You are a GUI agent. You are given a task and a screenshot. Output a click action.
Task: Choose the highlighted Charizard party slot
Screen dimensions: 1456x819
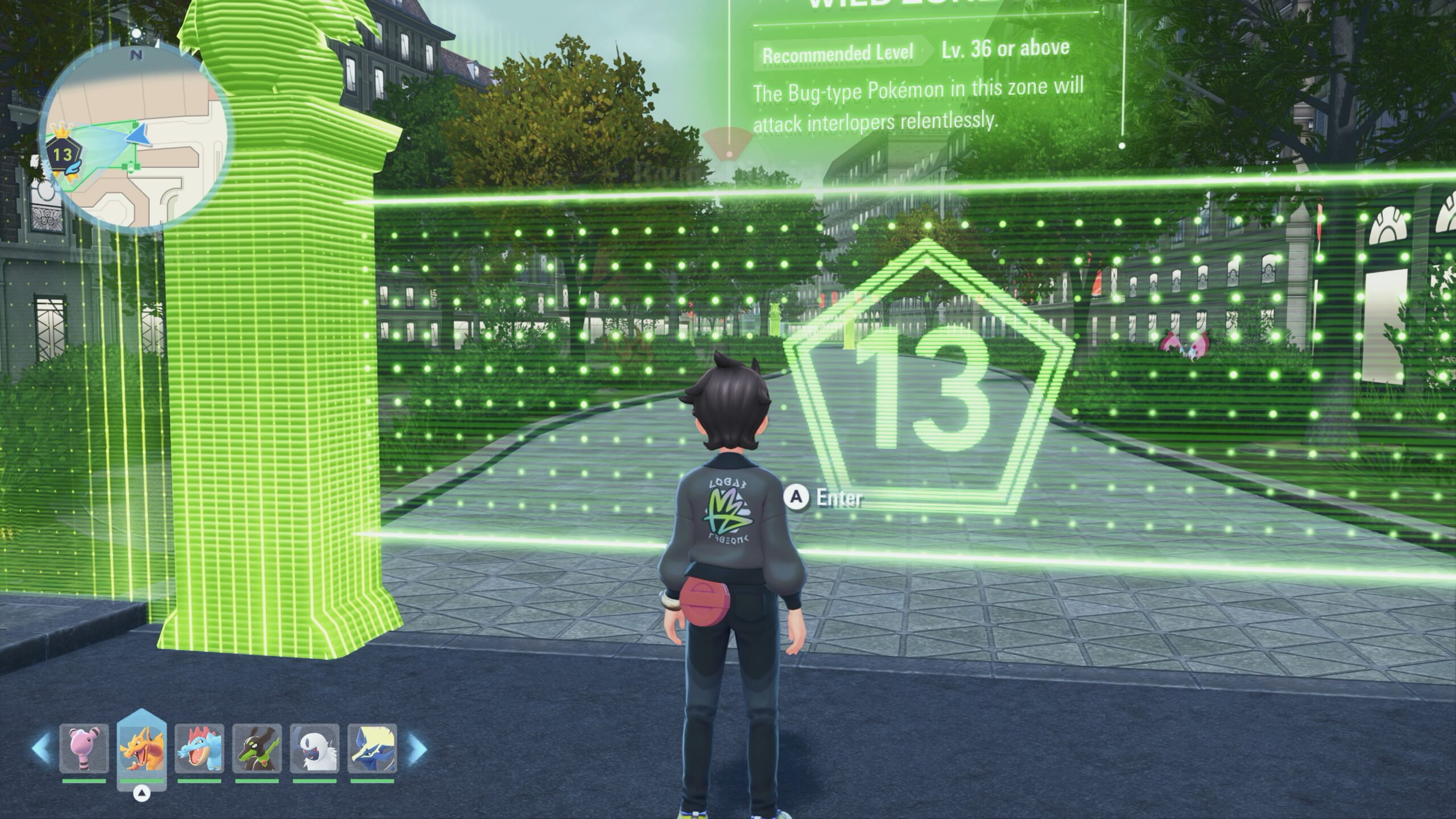click(142, 748)
